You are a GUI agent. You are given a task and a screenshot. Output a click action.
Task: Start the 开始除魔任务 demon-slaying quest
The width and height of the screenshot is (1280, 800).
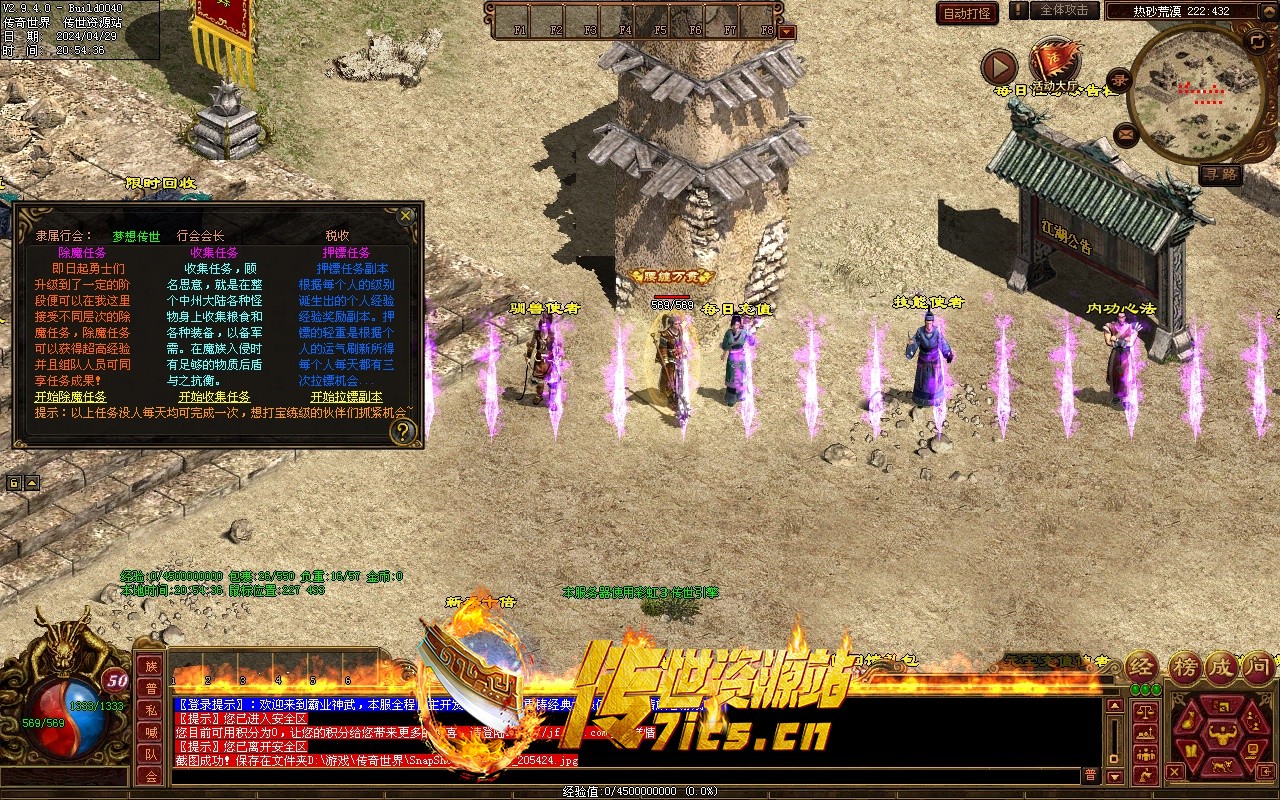pyautogui.click(x=70, y=397)
